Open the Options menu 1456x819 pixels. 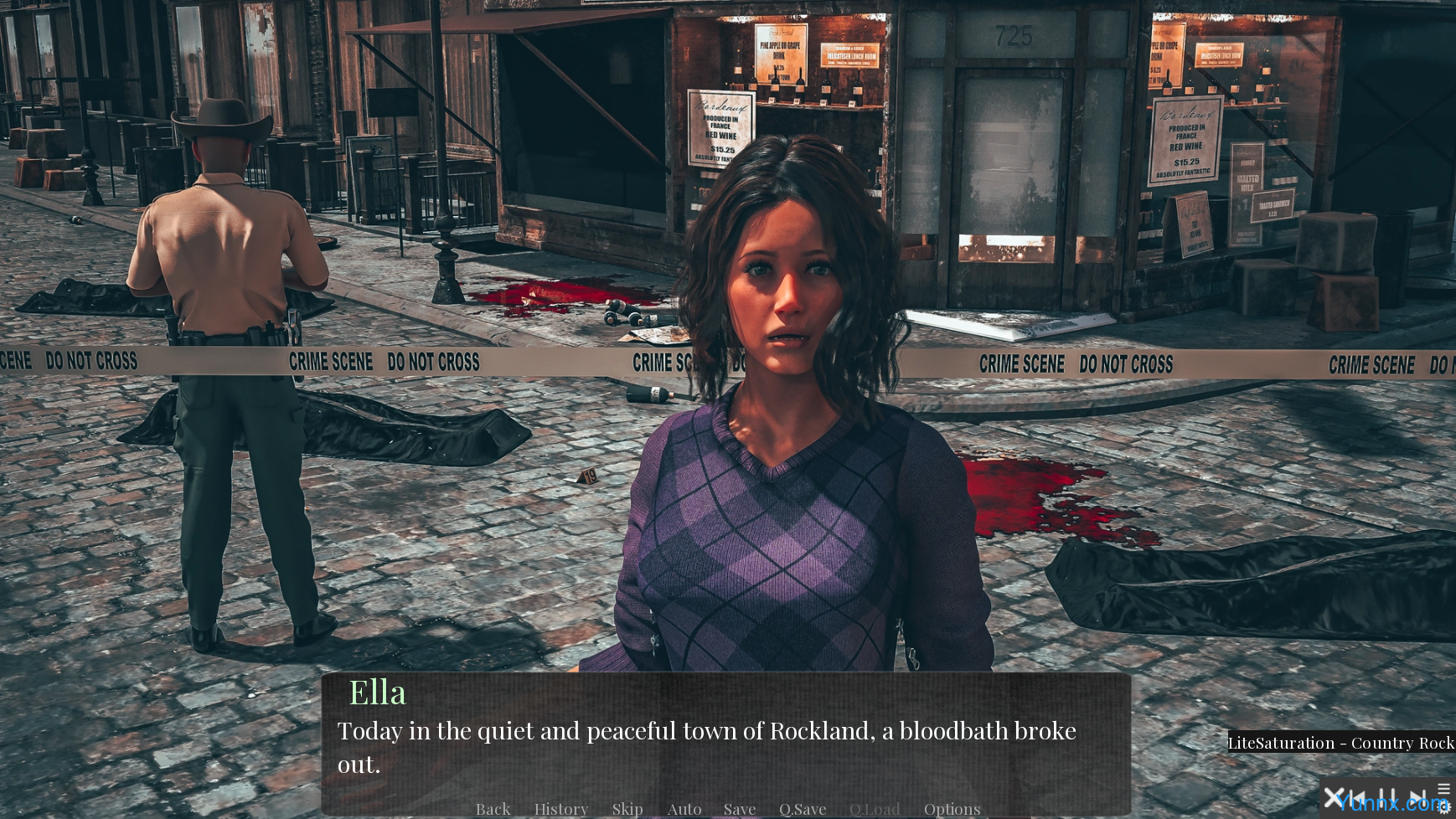point(952,809)
